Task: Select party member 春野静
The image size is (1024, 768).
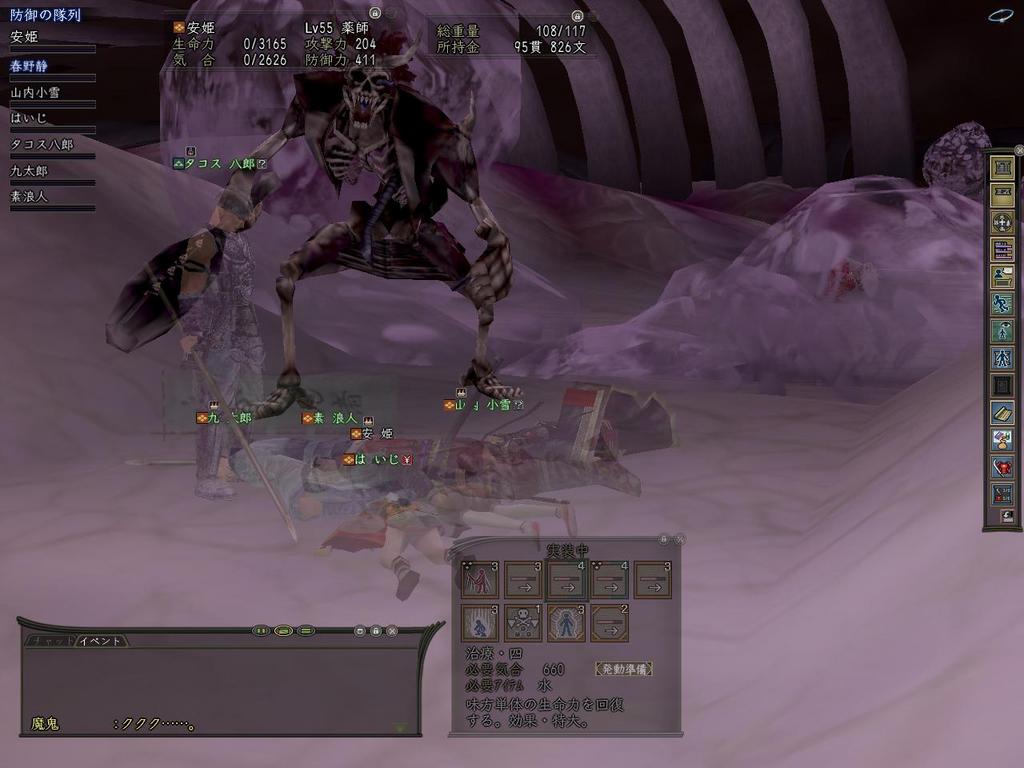Action: click(x=30, y=67)
